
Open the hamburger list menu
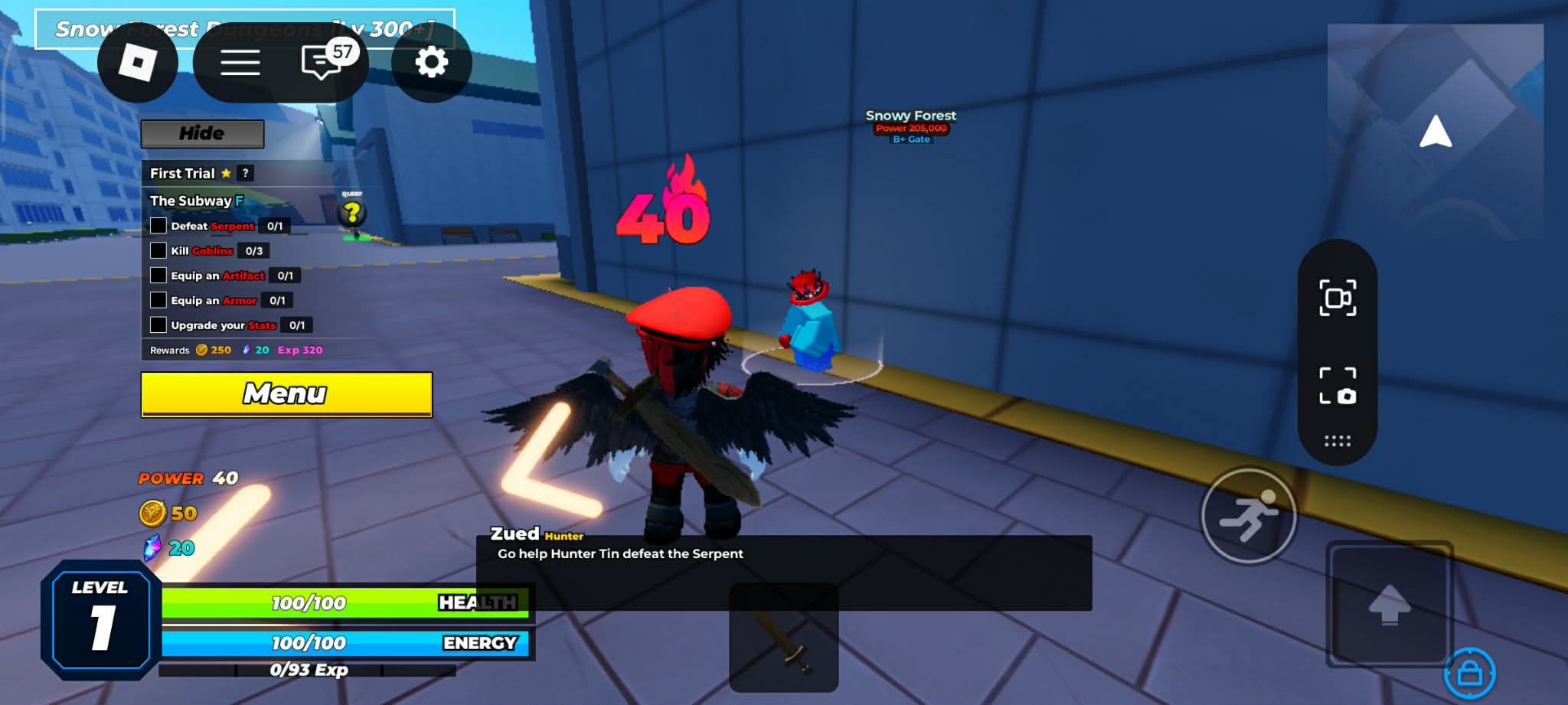pyautogui.click(x=240, y=63)
